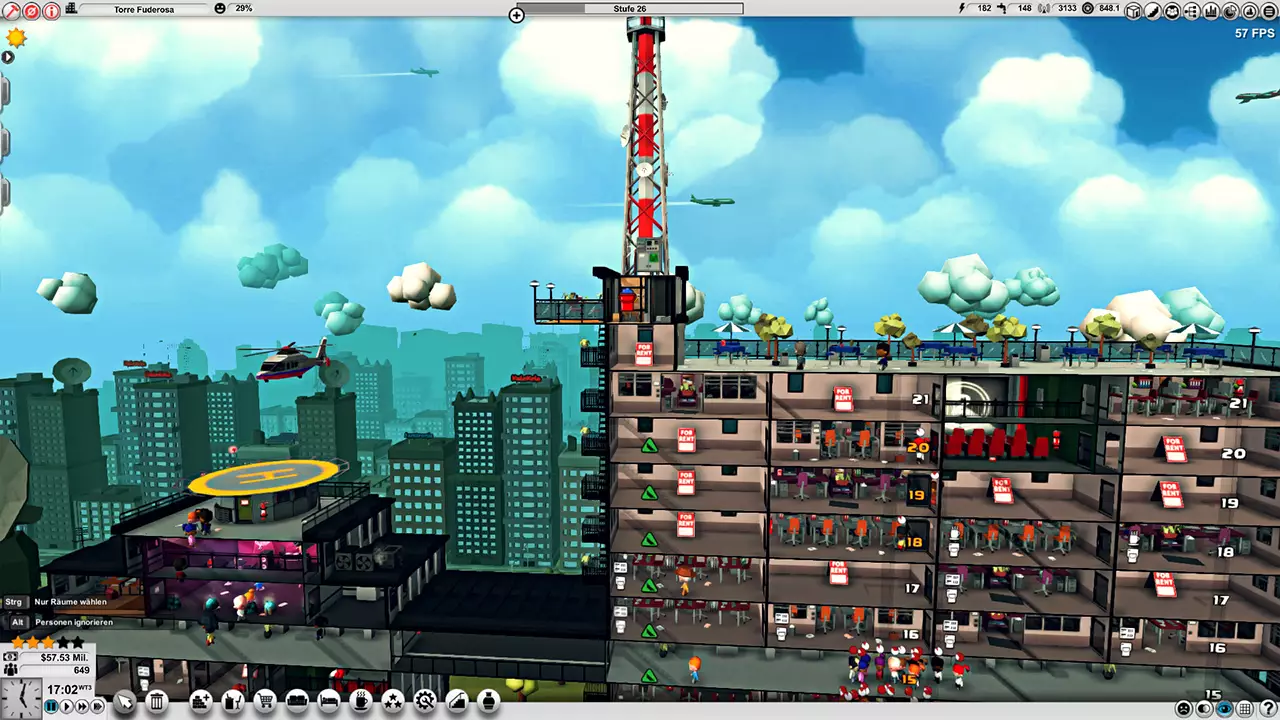Click the tenant satisfaction smiley showing 29%

coord(221,8)
